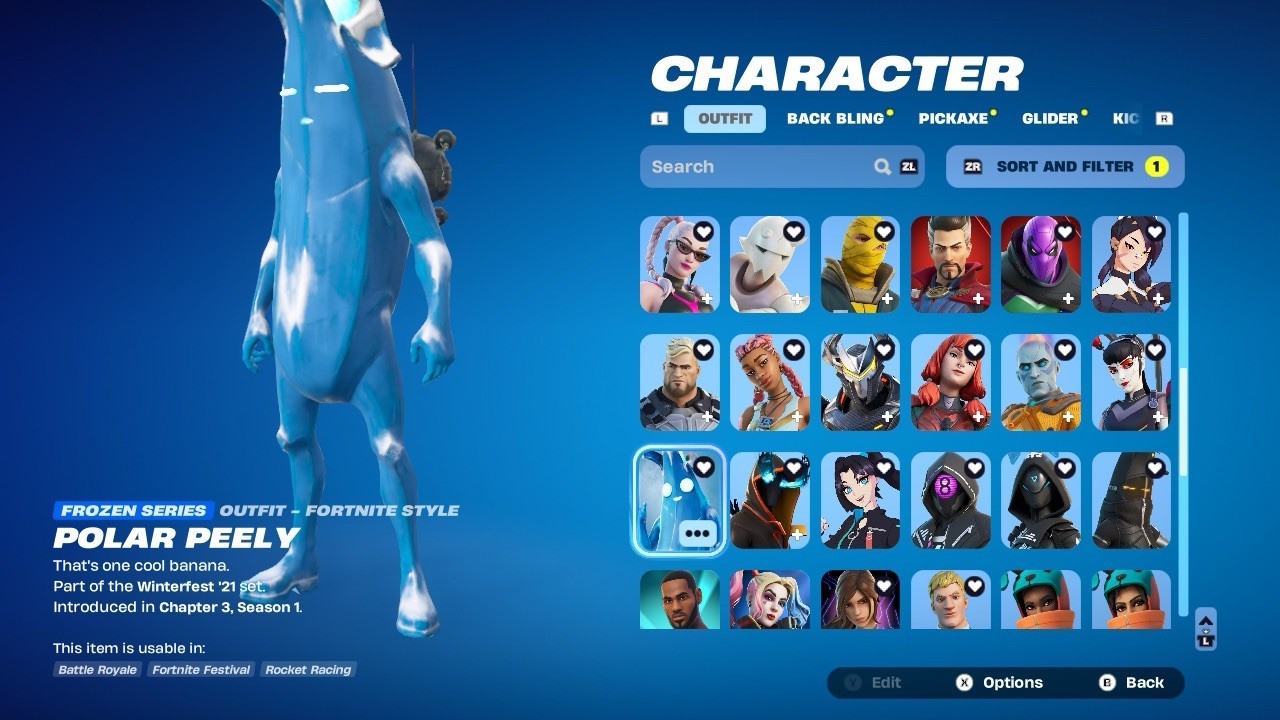Viewport: 1280px width, 720px height.
Task: Switch to the Outfit tab
Action: (x=725, y=118)
